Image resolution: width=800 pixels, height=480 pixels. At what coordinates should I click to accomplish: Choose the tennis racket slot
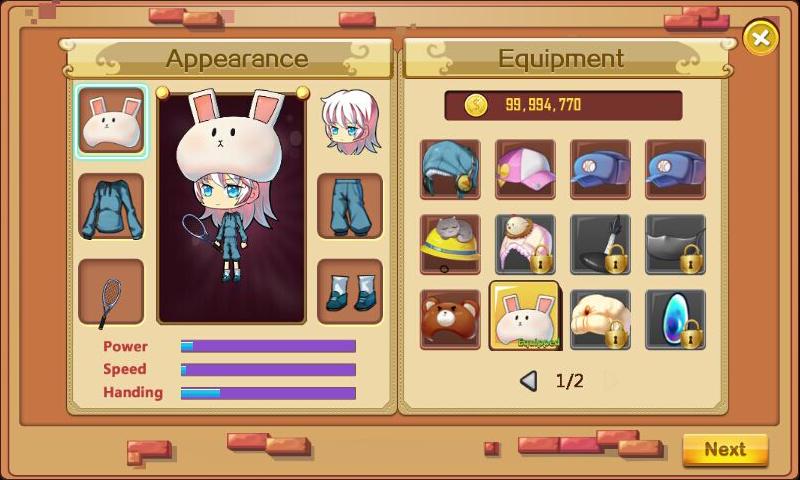111,293
